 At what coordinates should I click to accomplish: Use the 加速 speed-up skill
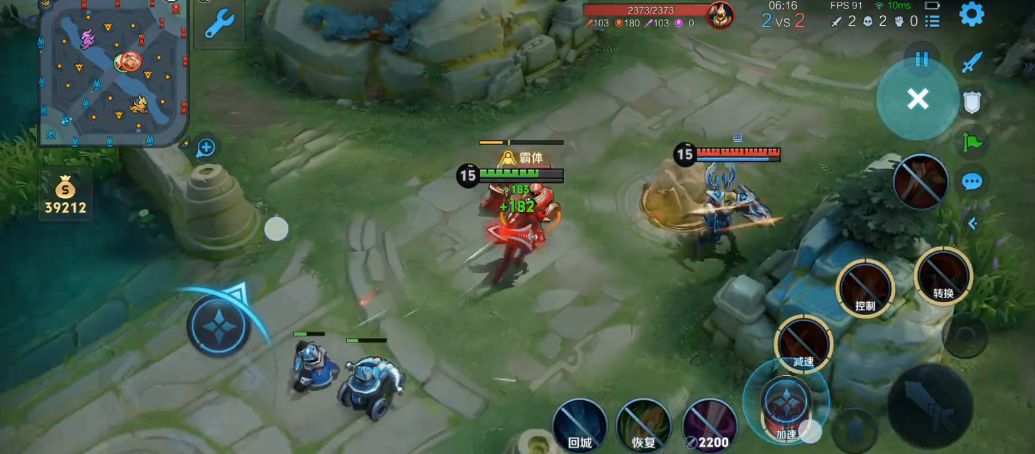[x=785, y=402]
